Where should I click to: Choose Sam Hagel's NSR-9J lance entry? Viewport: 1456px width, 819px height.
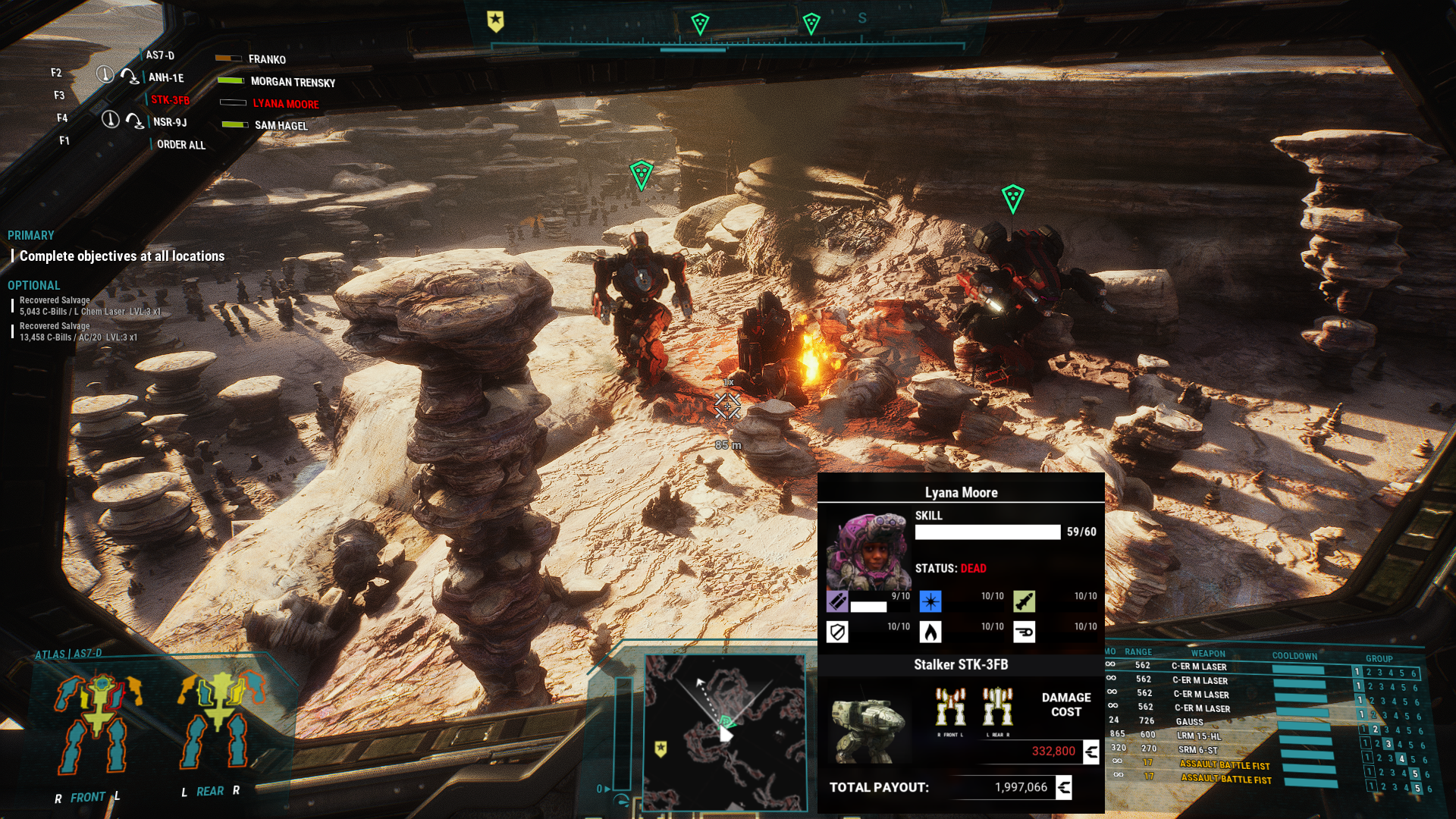click(281, 126)
